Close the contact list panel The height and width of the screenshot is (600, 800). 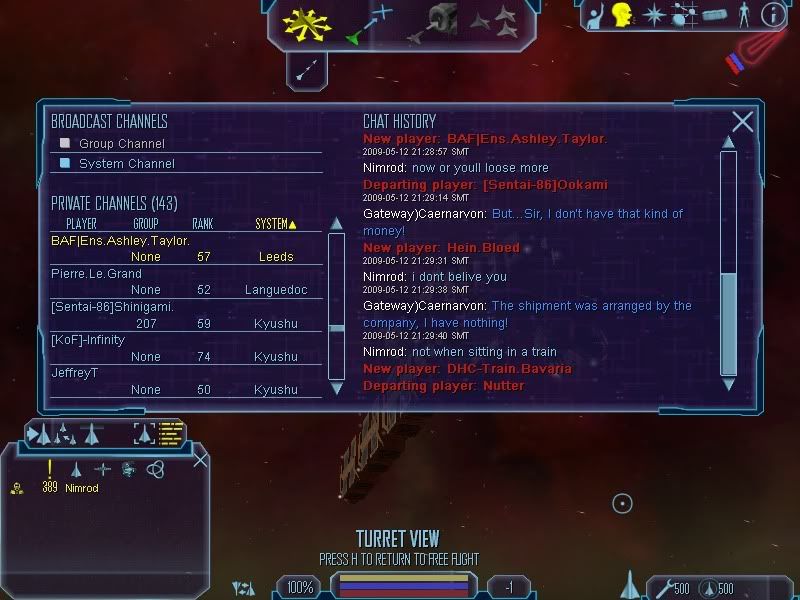point(201,460)
